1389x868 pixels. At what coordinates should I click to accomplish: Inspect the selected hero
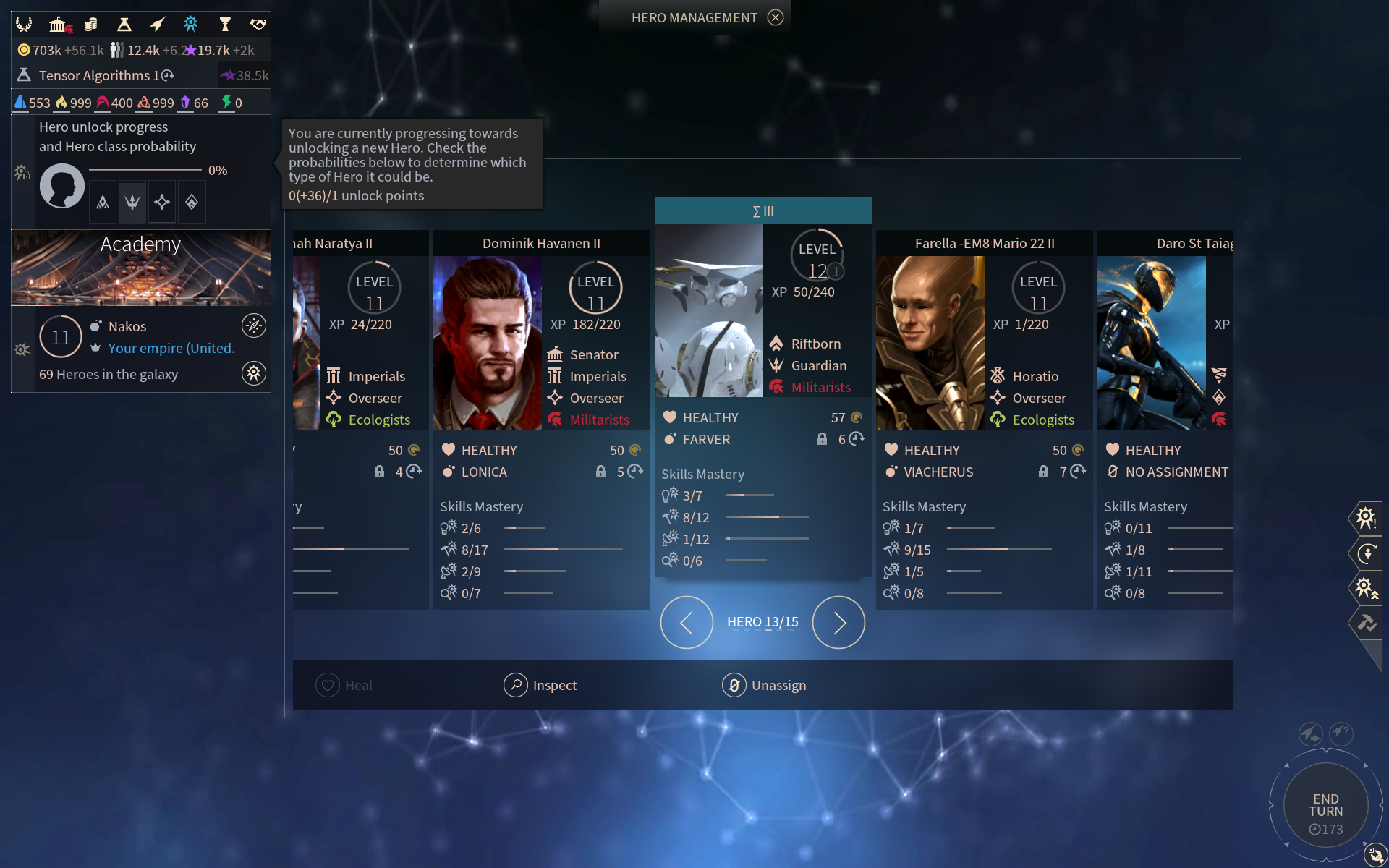[x=540, y=685]
